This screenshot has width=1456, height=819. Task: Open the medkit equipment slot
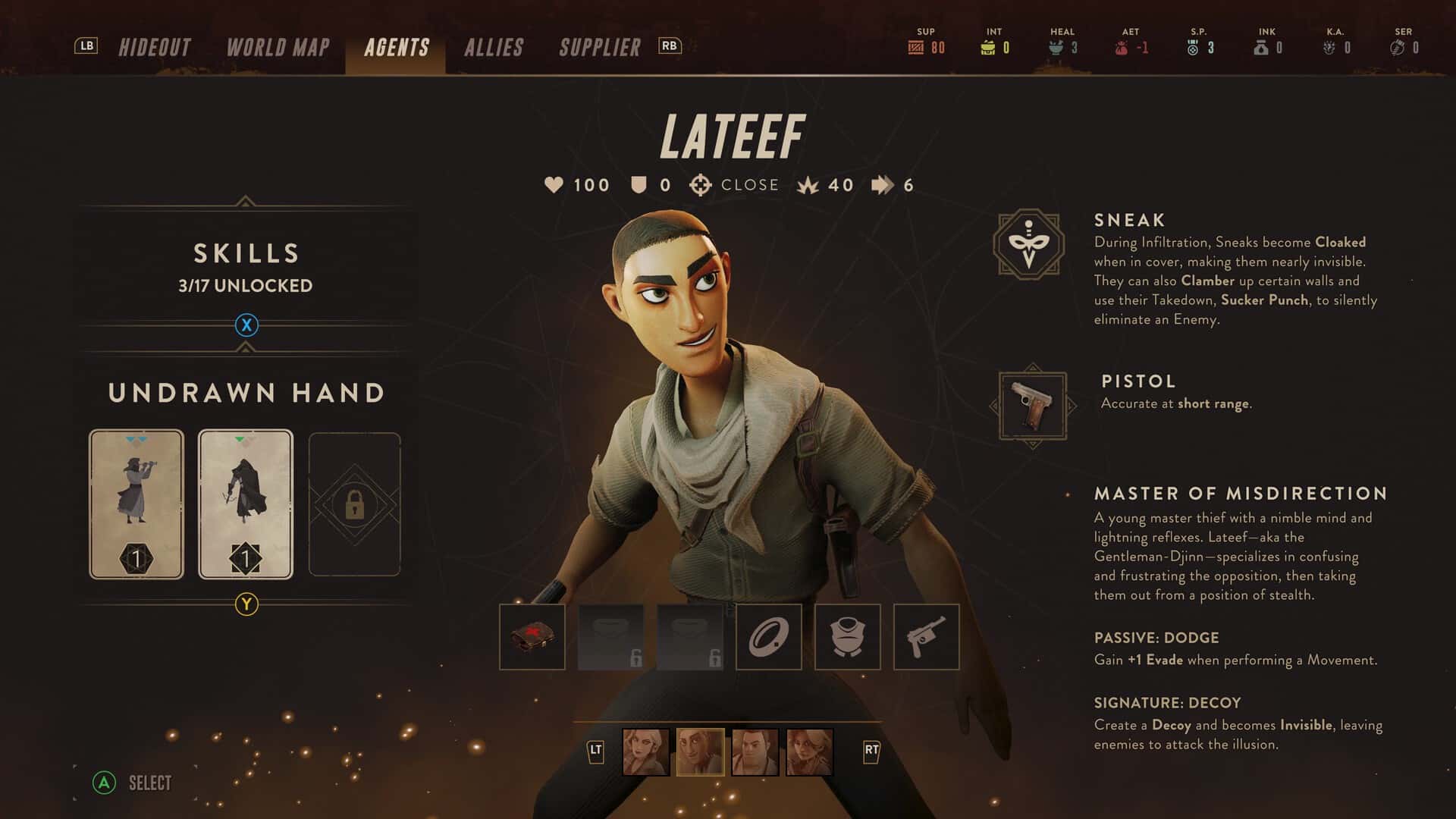(532, 637)
